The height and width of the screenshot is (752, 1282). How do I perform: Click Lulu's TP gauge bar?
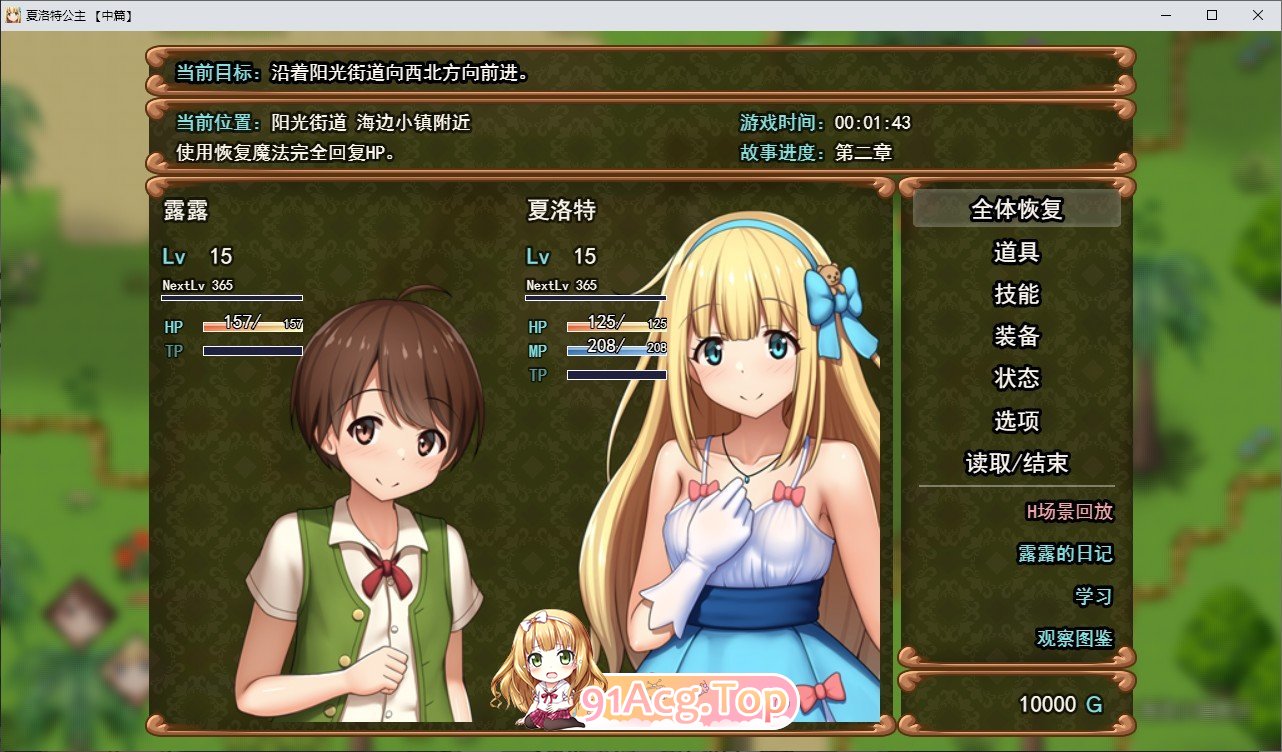pos(253,350)
